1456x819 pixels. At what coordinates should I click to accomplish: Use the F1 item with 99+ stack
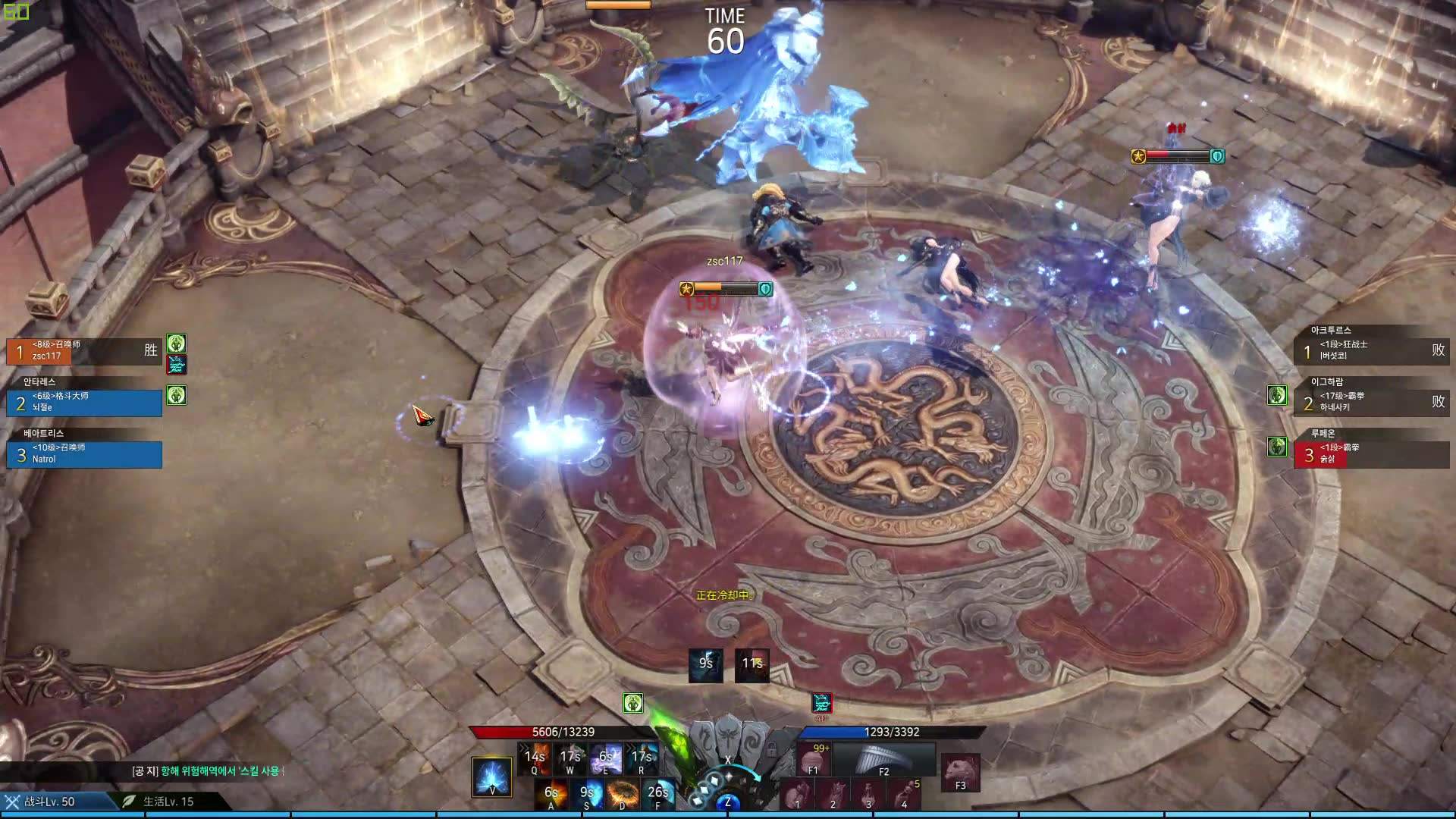tap(814, 758)
